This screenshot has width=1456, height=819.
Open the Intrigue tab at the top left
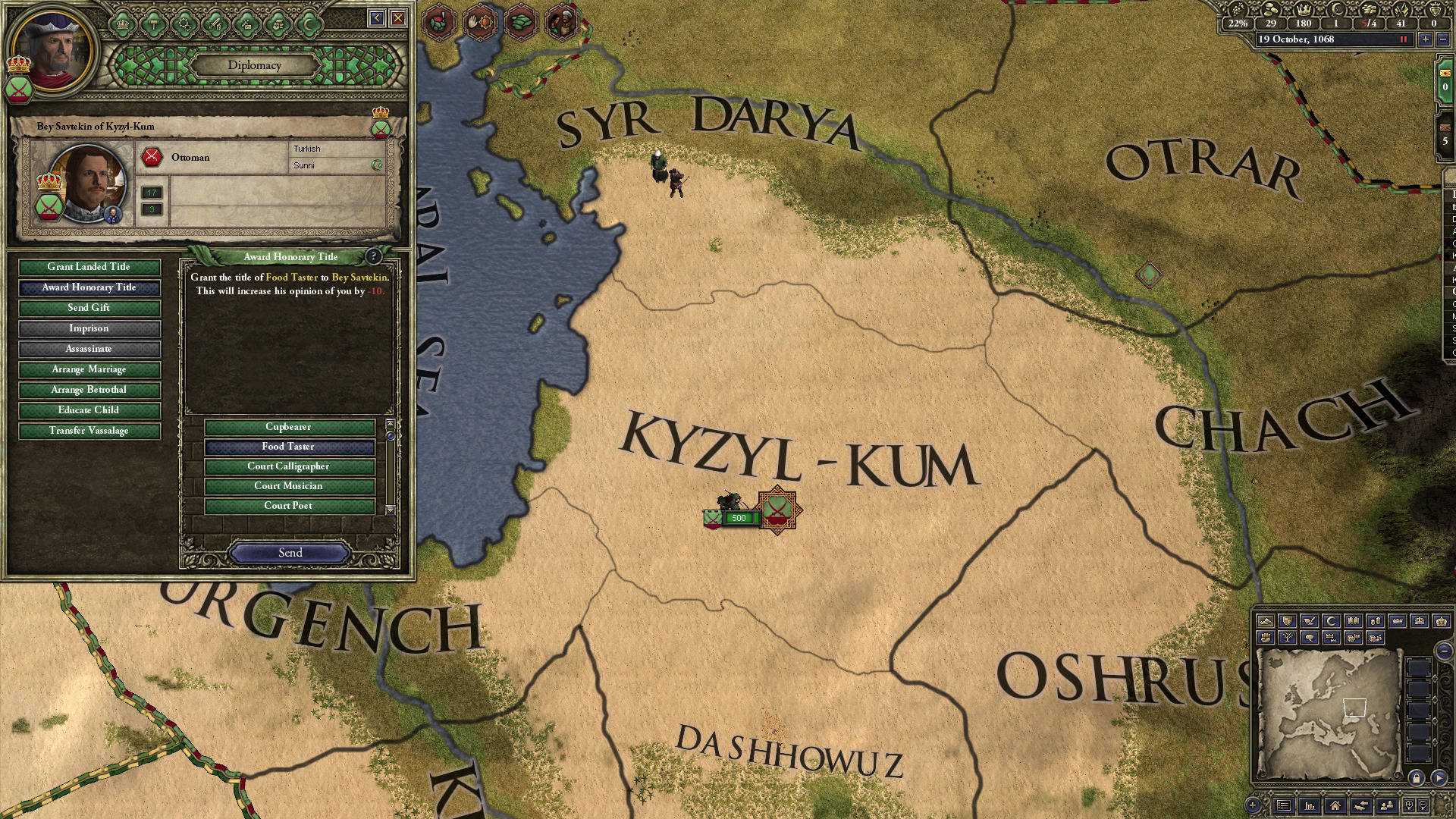[246, 24]
